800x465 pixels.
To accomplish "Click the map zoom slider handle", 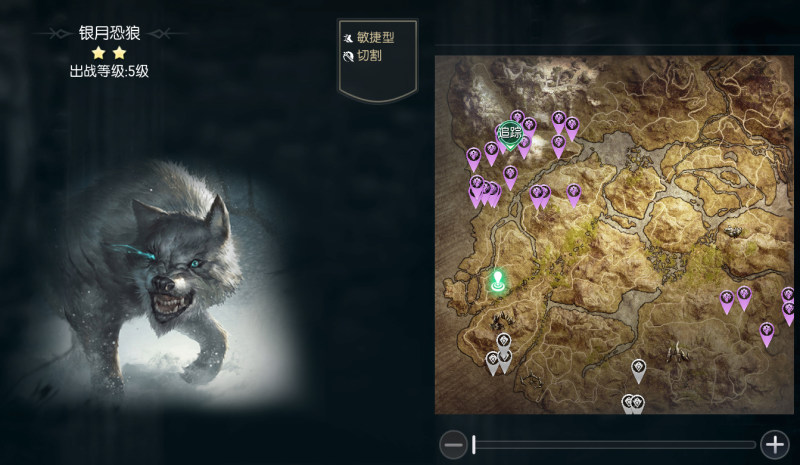I will 474,444.
